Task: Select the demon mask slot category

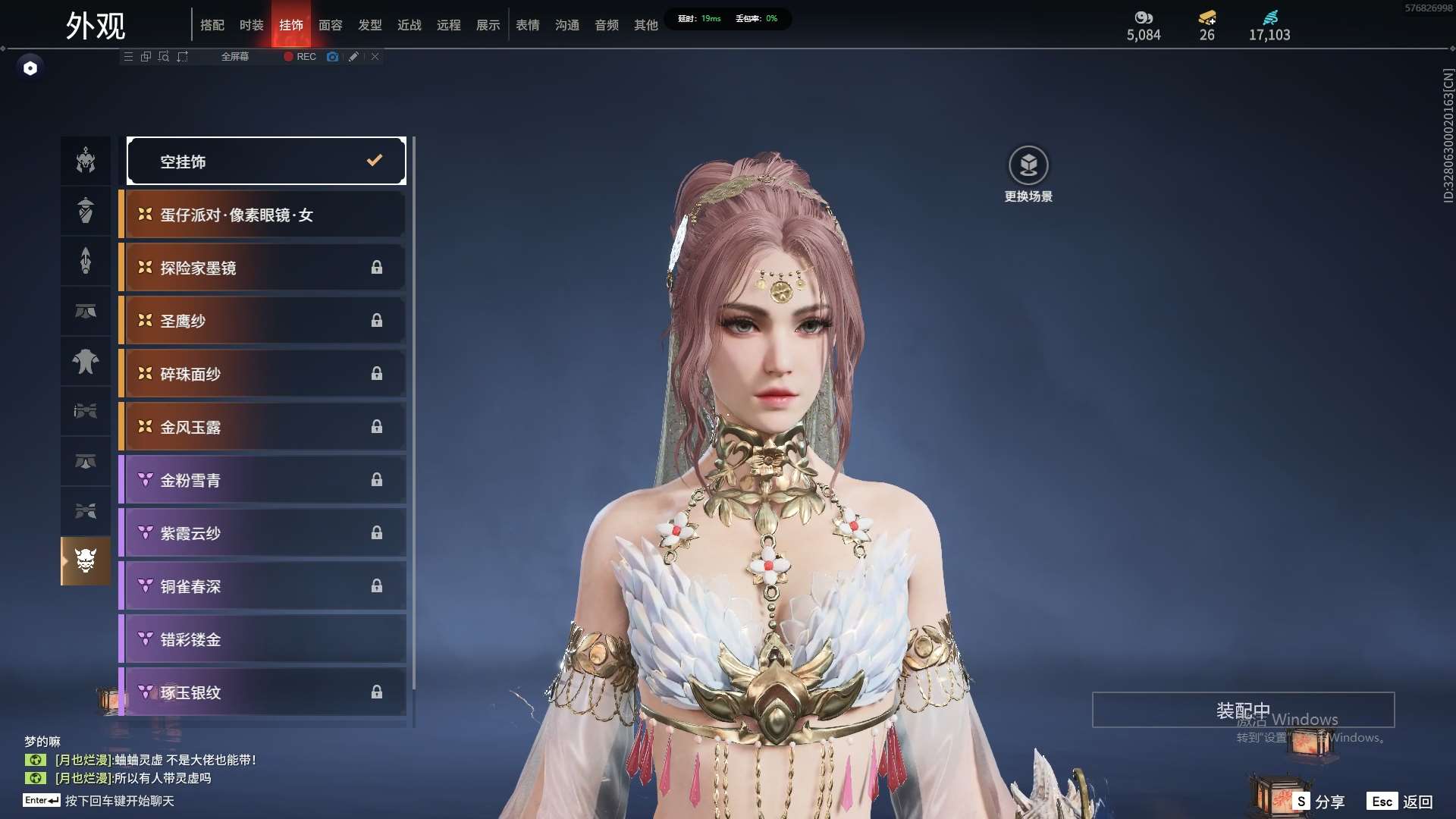Action: (86, 561)
